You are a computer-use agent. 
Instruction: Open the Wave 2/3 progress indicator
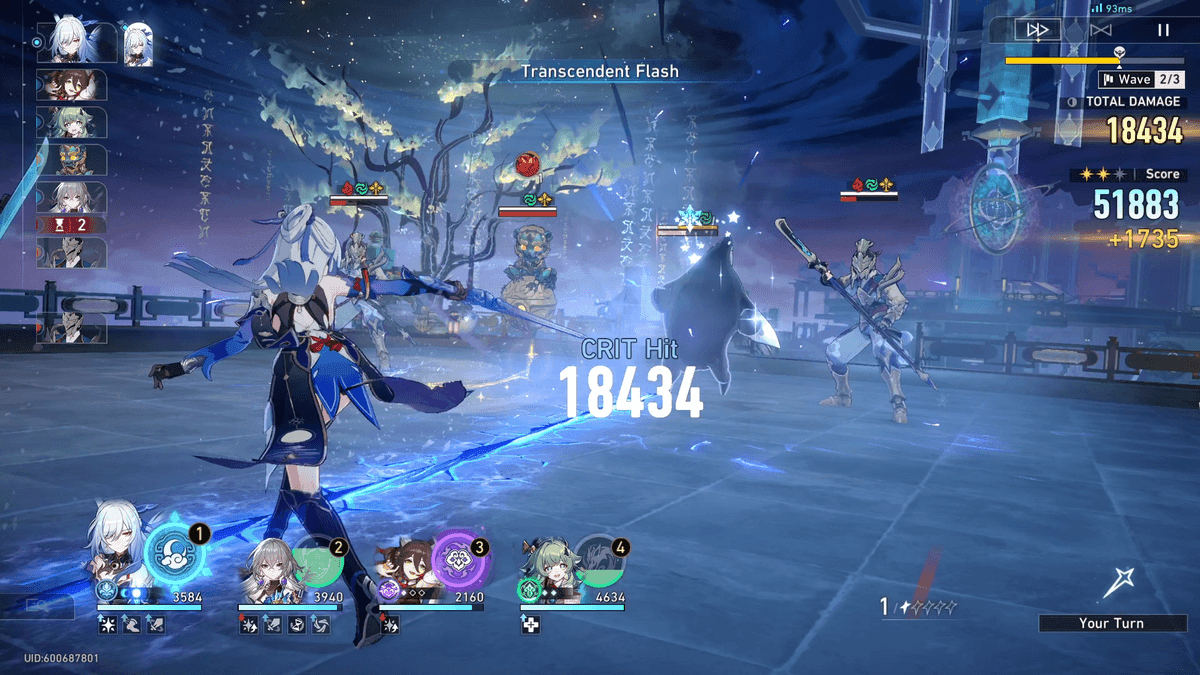coord(1141,79)
